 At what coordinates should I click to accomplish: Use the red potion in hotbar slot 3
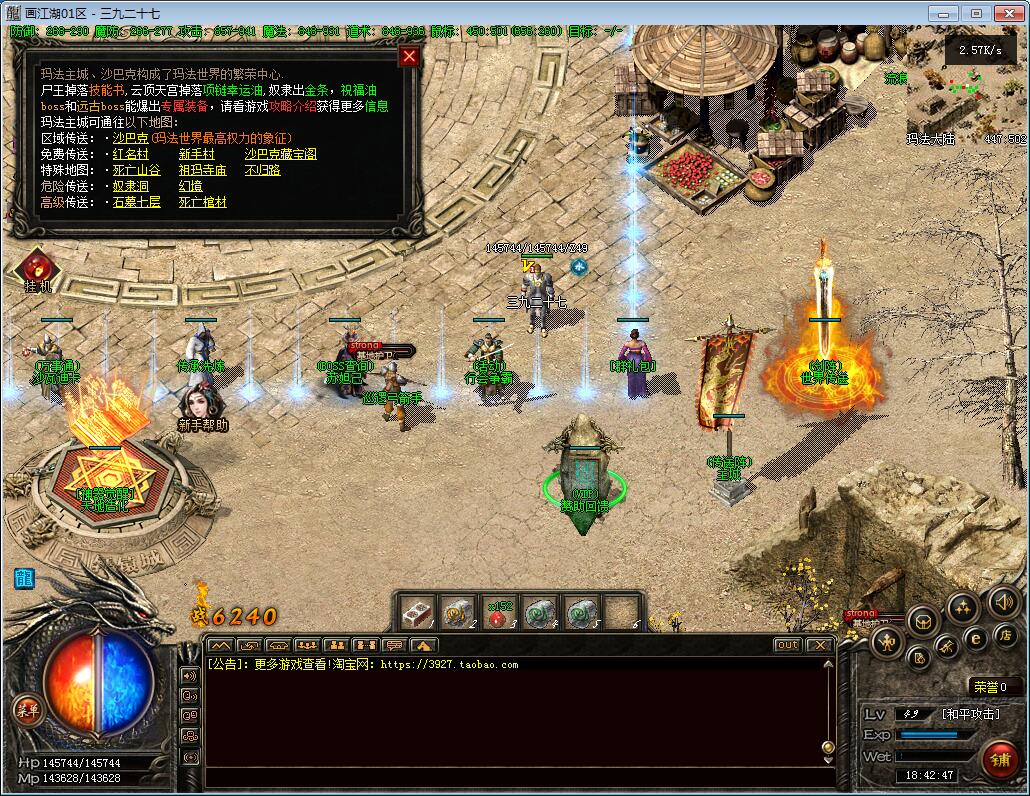coord(497,611)
